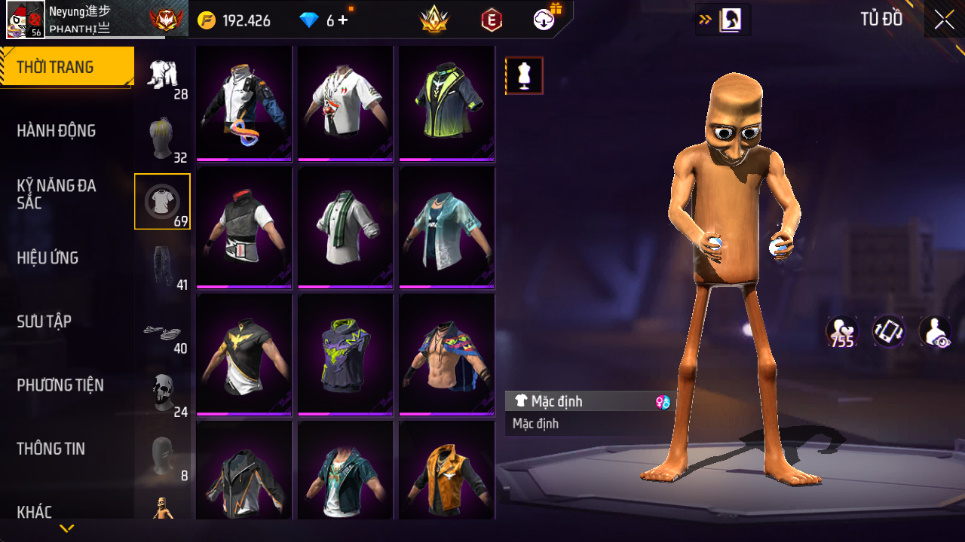Equip the white shirt with green scarf
This screenshot has height=542, width=965.
click(x=345, y=226)
